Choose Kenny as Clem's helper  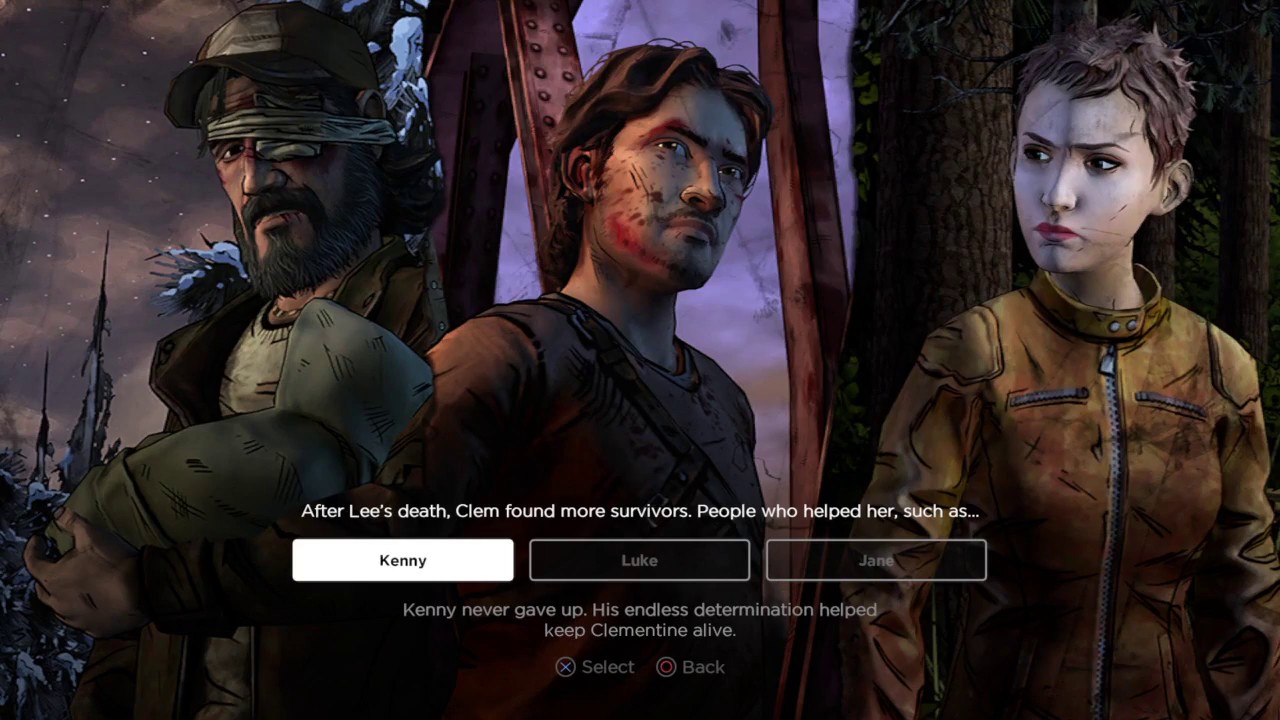pos(403,560)
